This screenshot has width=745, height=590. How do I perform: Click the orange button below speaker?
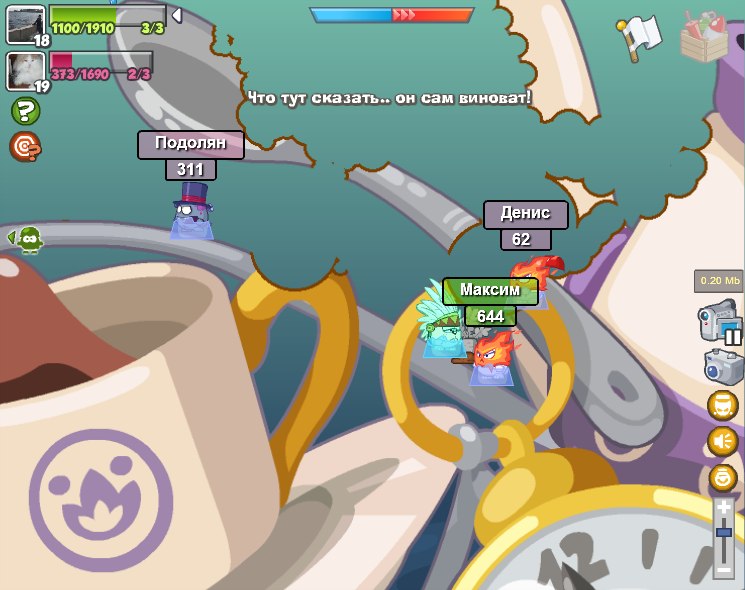tap(722, 477)
